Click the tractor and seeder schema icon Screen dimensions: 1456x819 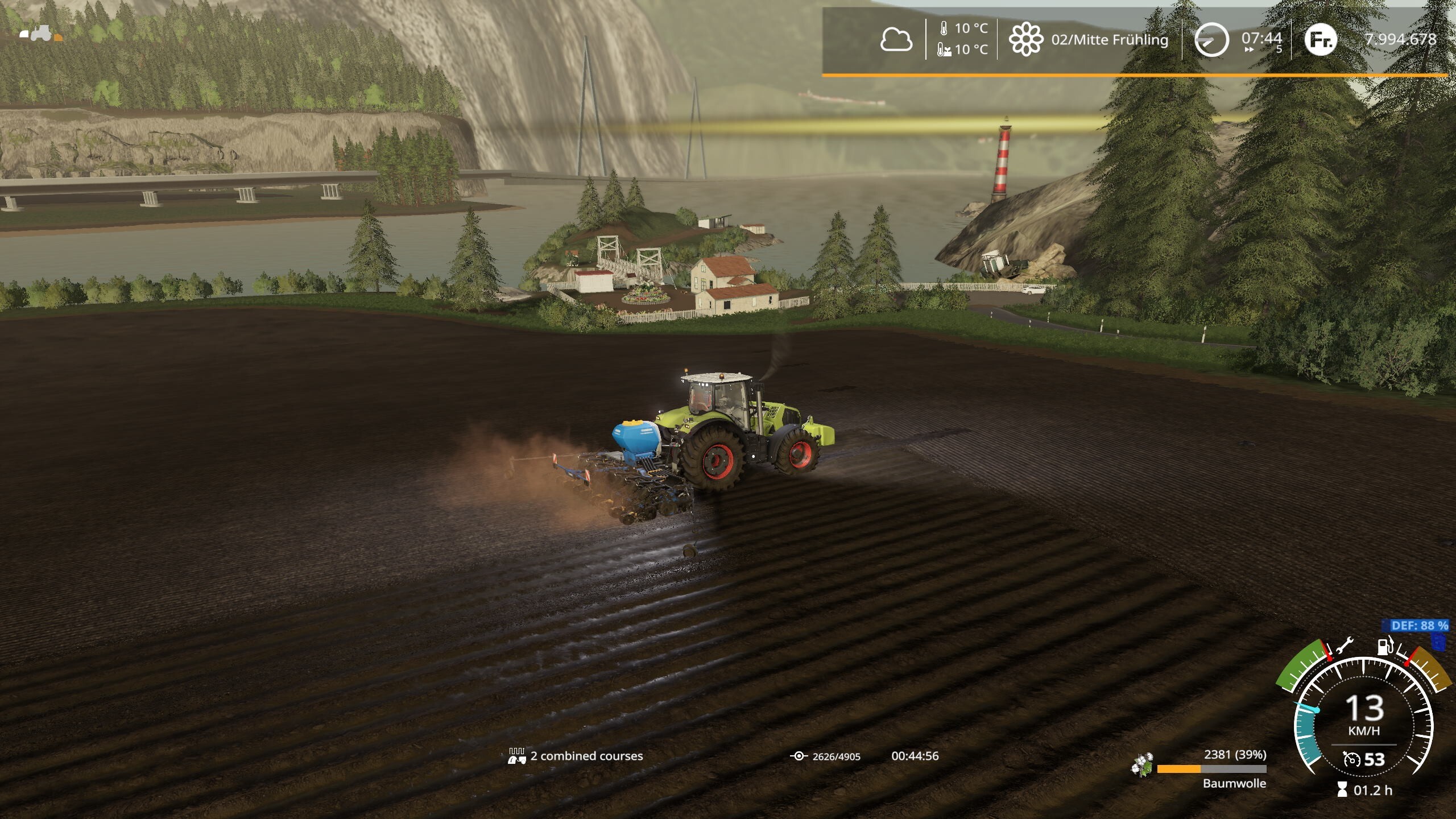[41, 34]
